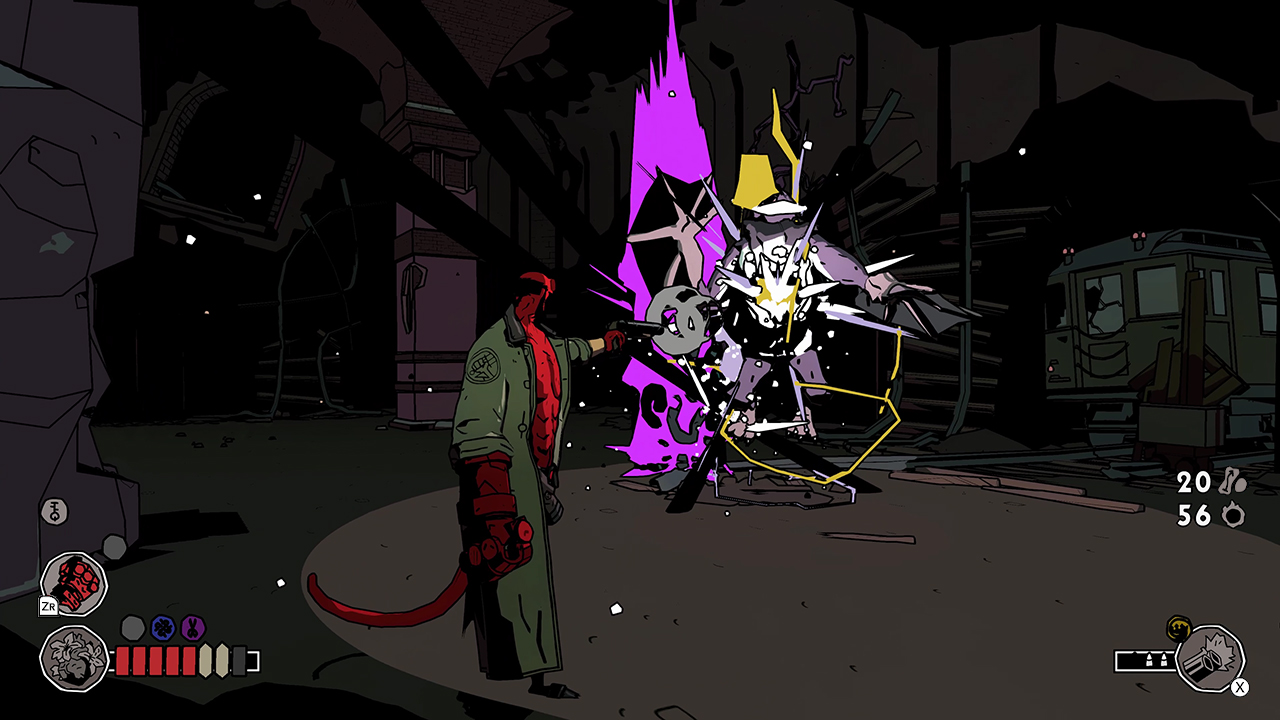Toggle the purple scissors status effect pip
The height and width of the screenshot is (720, 1280).
pos(192,627)
